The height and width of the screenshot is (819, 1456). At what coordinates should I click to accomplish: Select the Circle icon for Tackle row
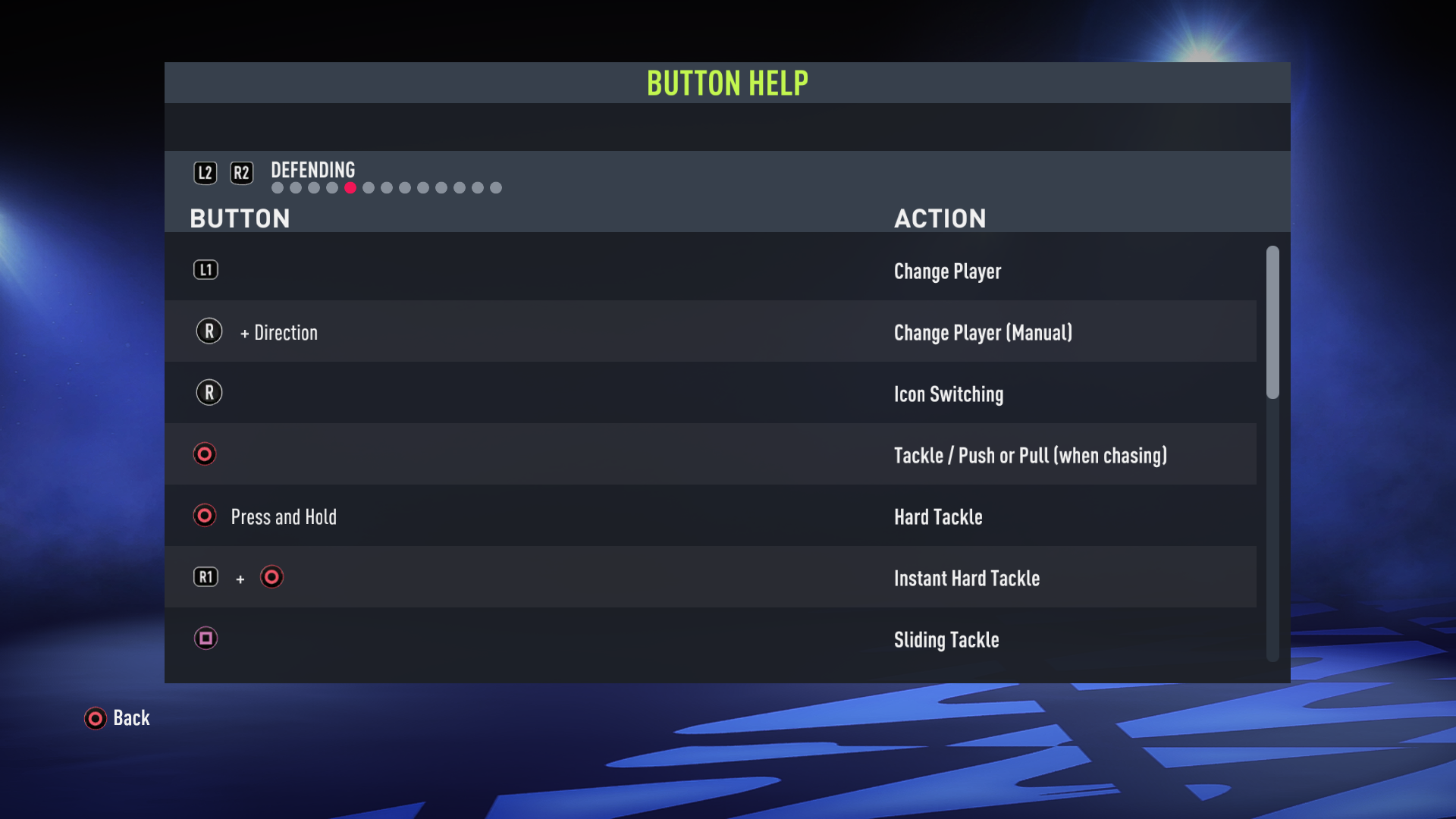[205, 454]
